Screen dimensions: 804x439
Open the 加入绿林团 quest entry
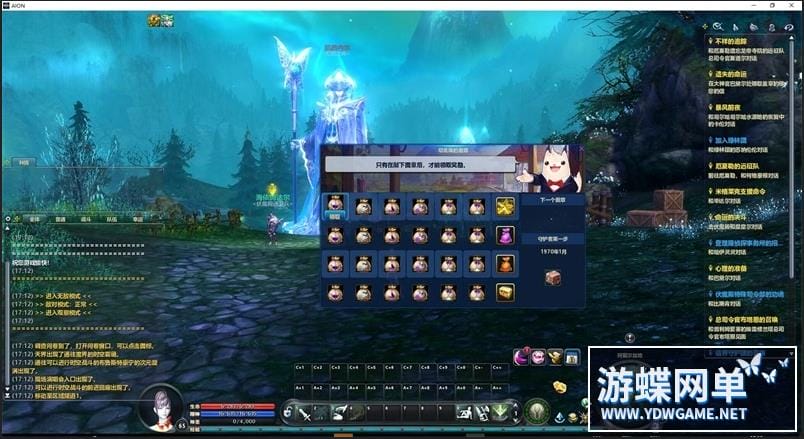coord(739,140)
